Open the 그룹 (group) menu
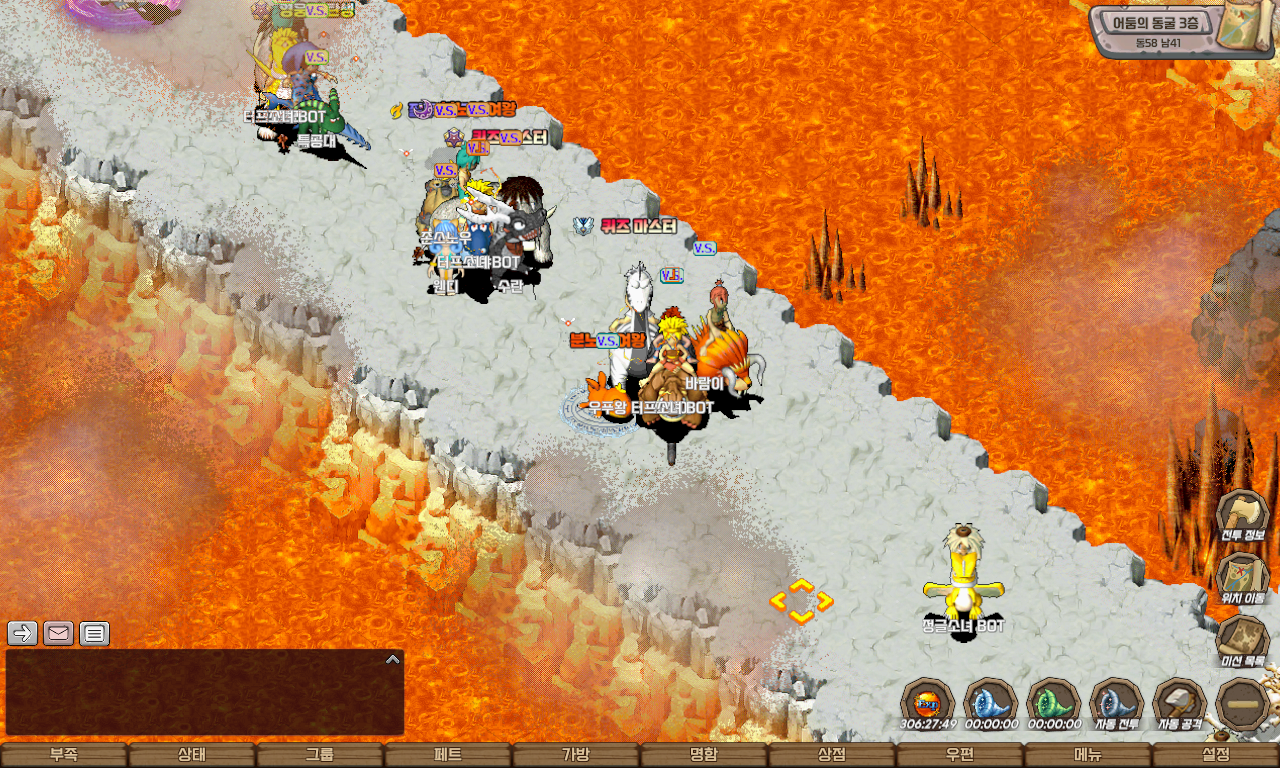Viewport: 1280px width, 768px height. click(x=320, y=755)
